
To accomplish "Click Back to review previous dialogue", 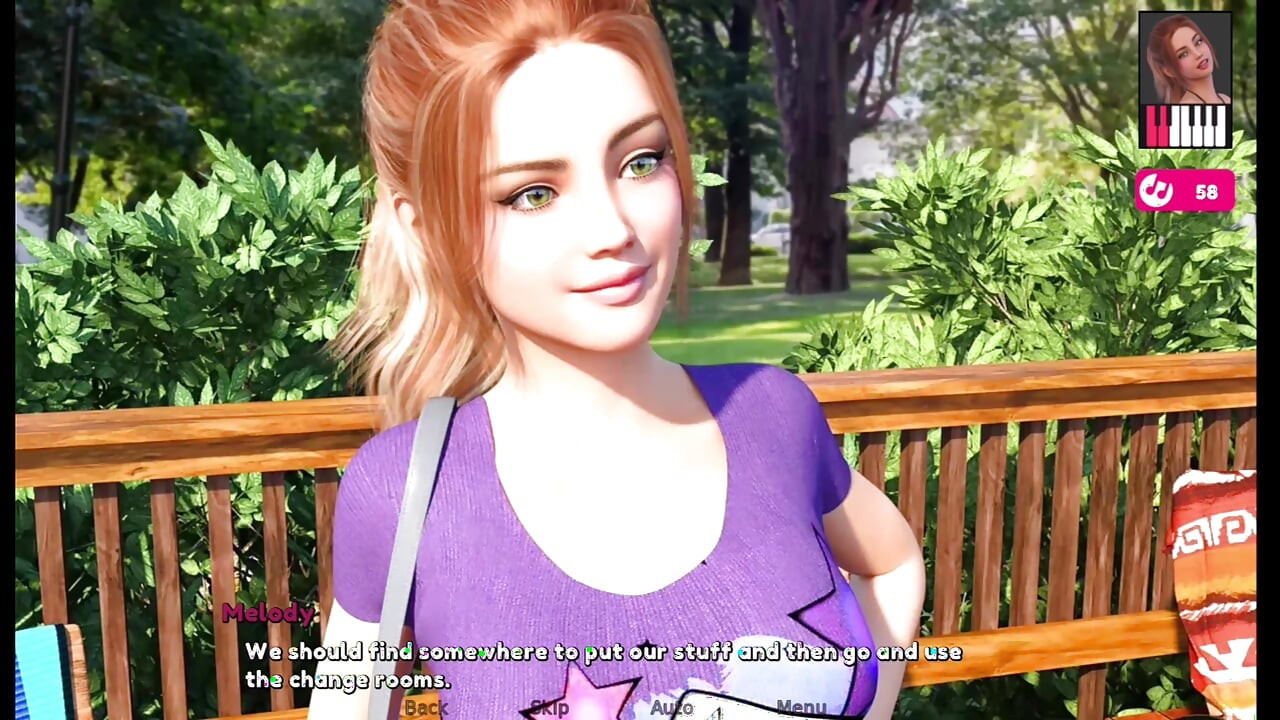I will [x=426, y=707].
